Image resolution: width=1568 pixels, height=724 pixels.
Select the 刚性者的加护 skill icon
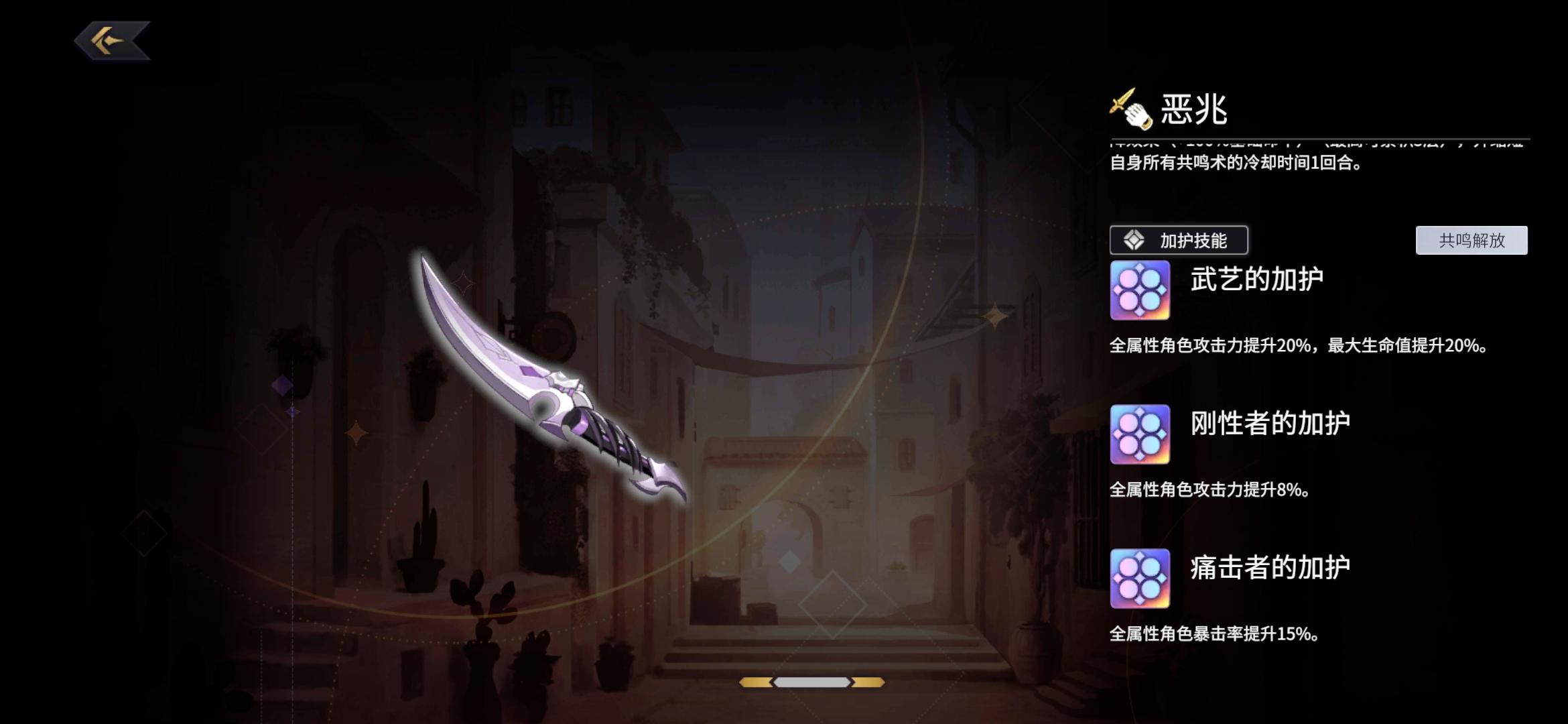(1139, 432)
